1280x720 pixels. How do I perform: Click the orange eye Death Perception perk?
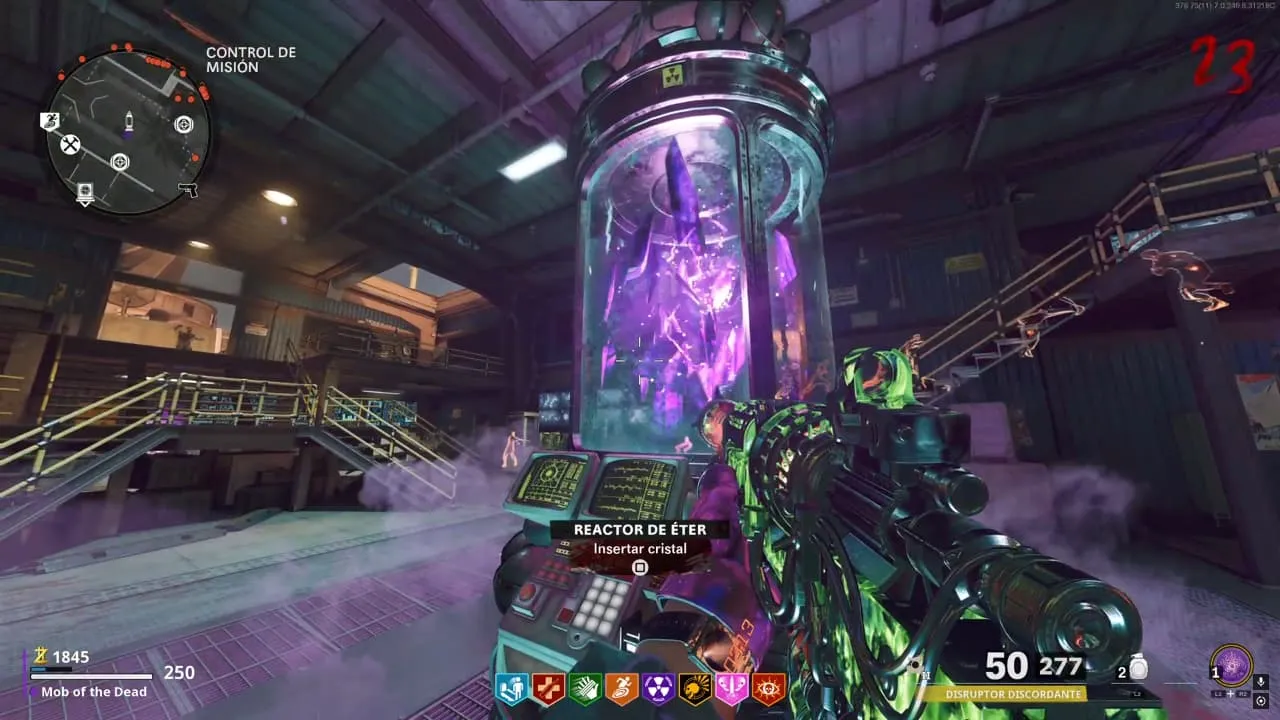769,687
